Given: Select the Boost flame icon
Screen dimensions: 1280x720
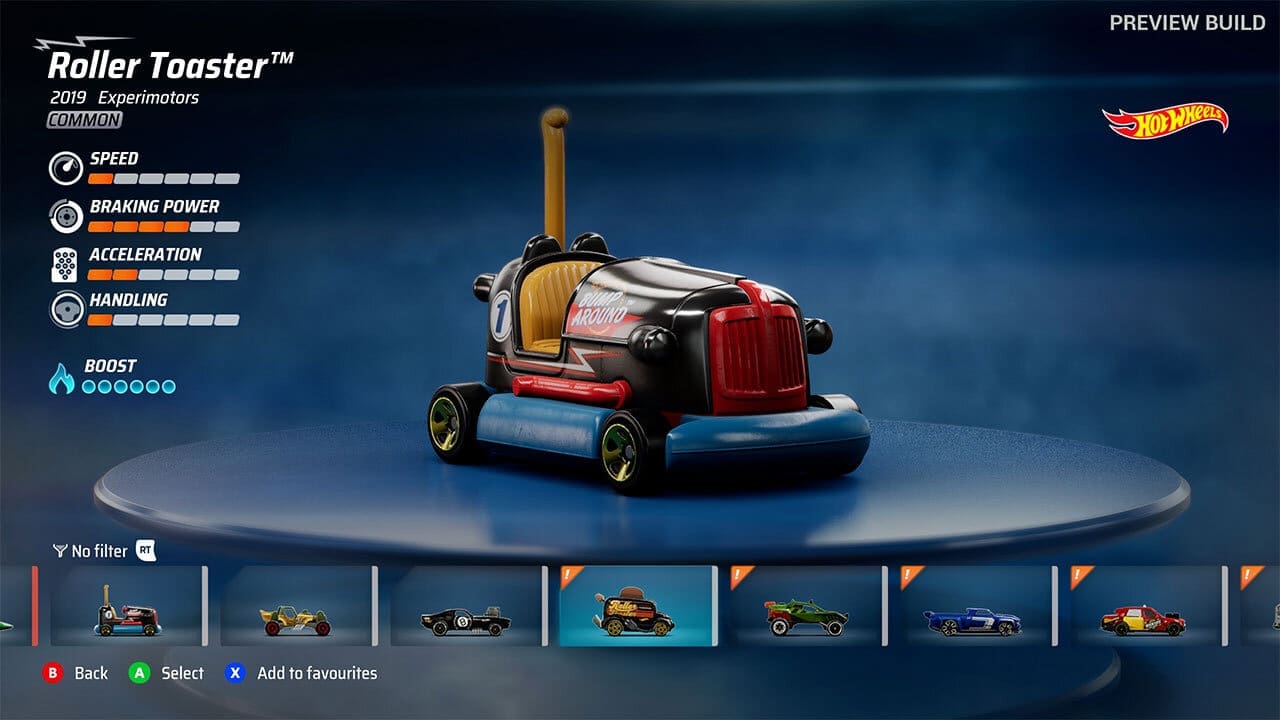Looking at the screenshot, I should pos(64,377).
